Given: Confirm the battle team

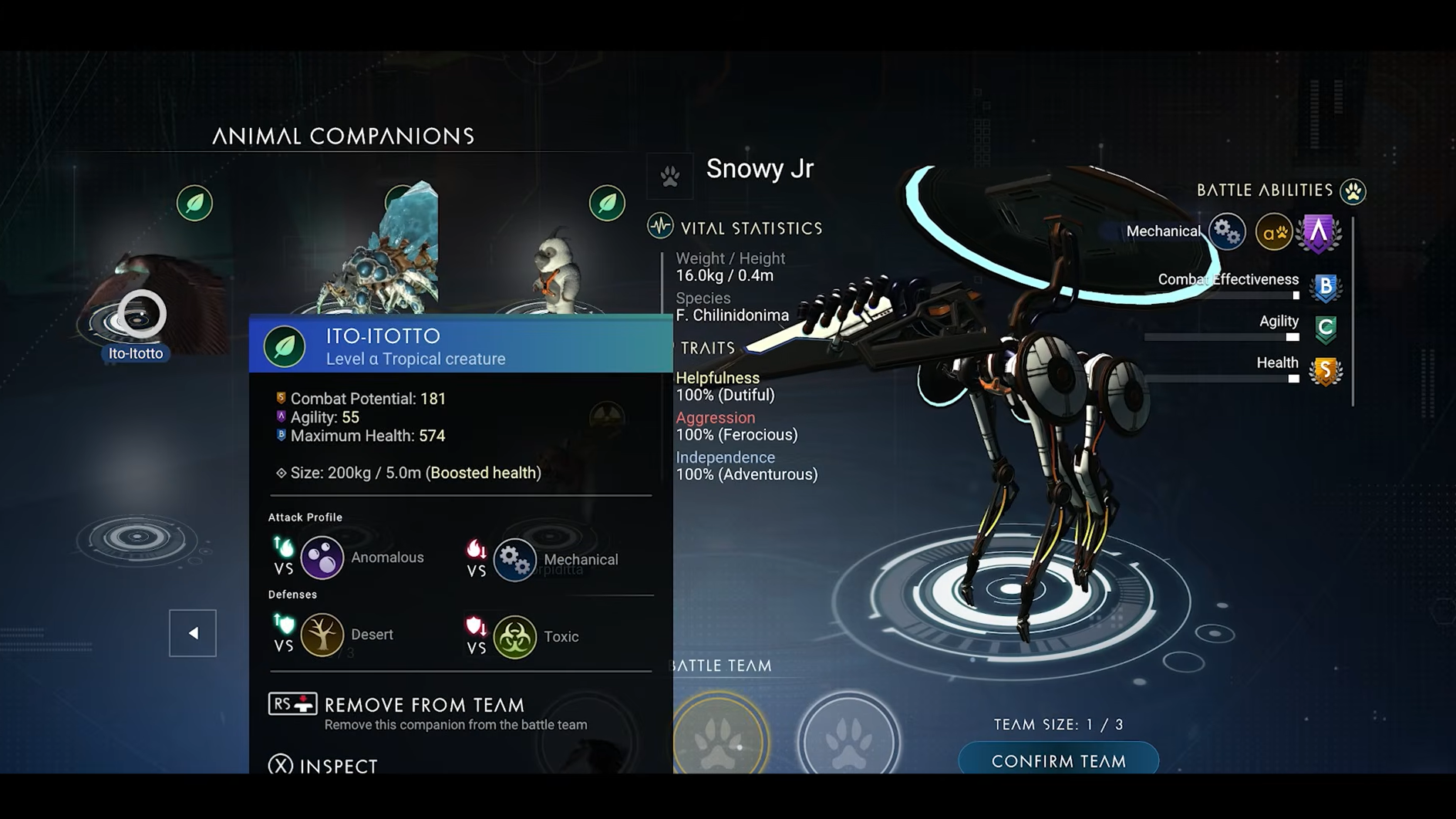Looking at the screenshot, I should pos(1058,760).
